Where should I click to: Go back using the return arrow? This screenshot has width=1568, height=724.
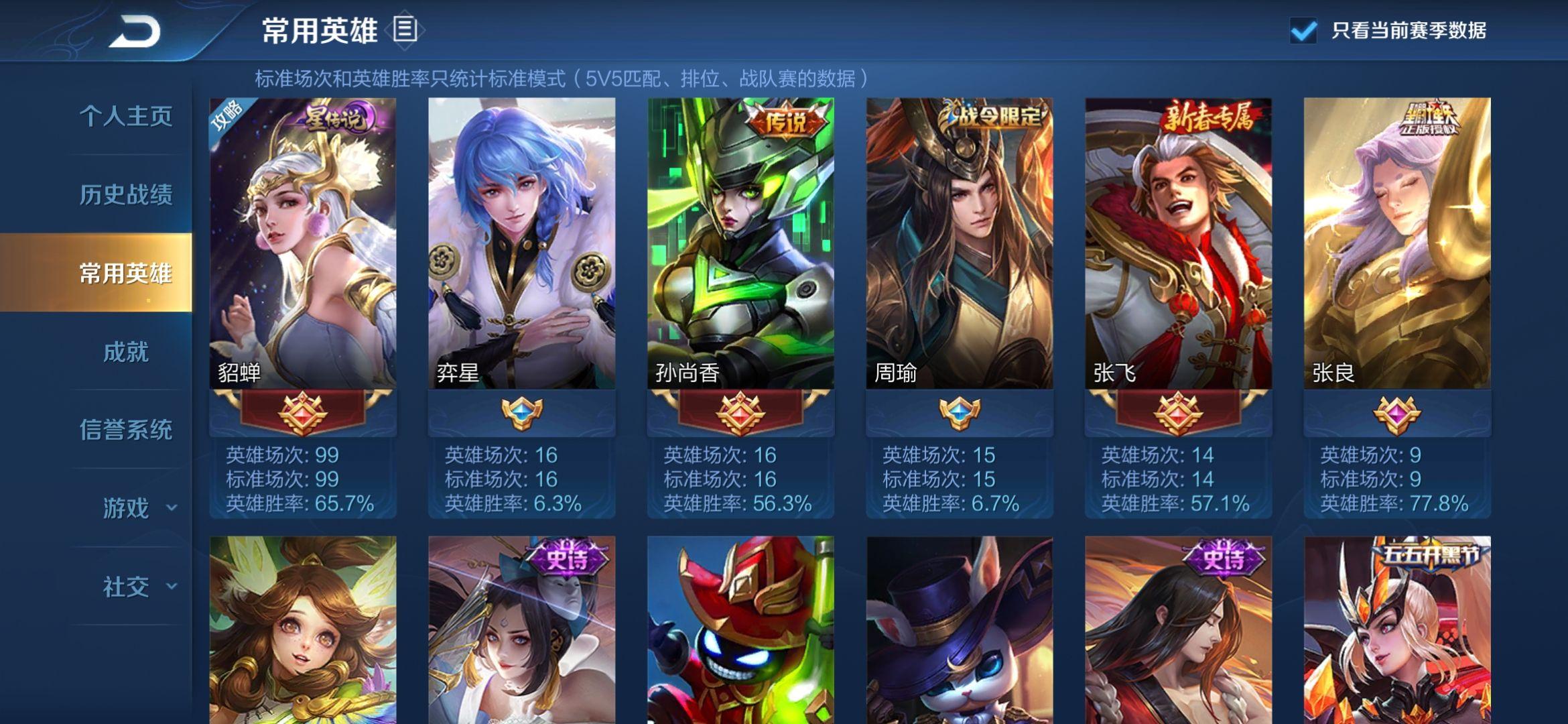coord(135,32)
